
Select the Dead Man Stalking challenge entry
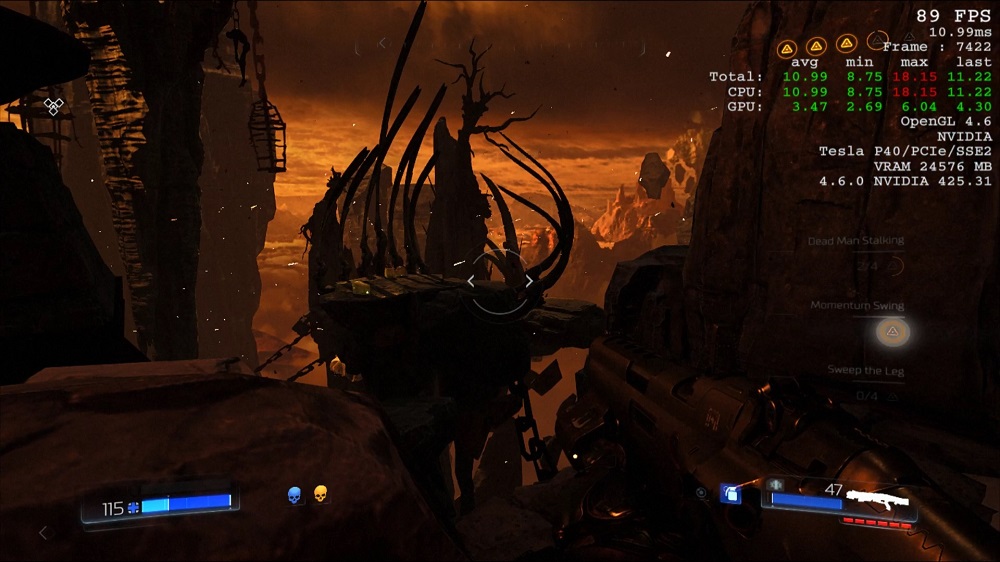click(856, 241)
